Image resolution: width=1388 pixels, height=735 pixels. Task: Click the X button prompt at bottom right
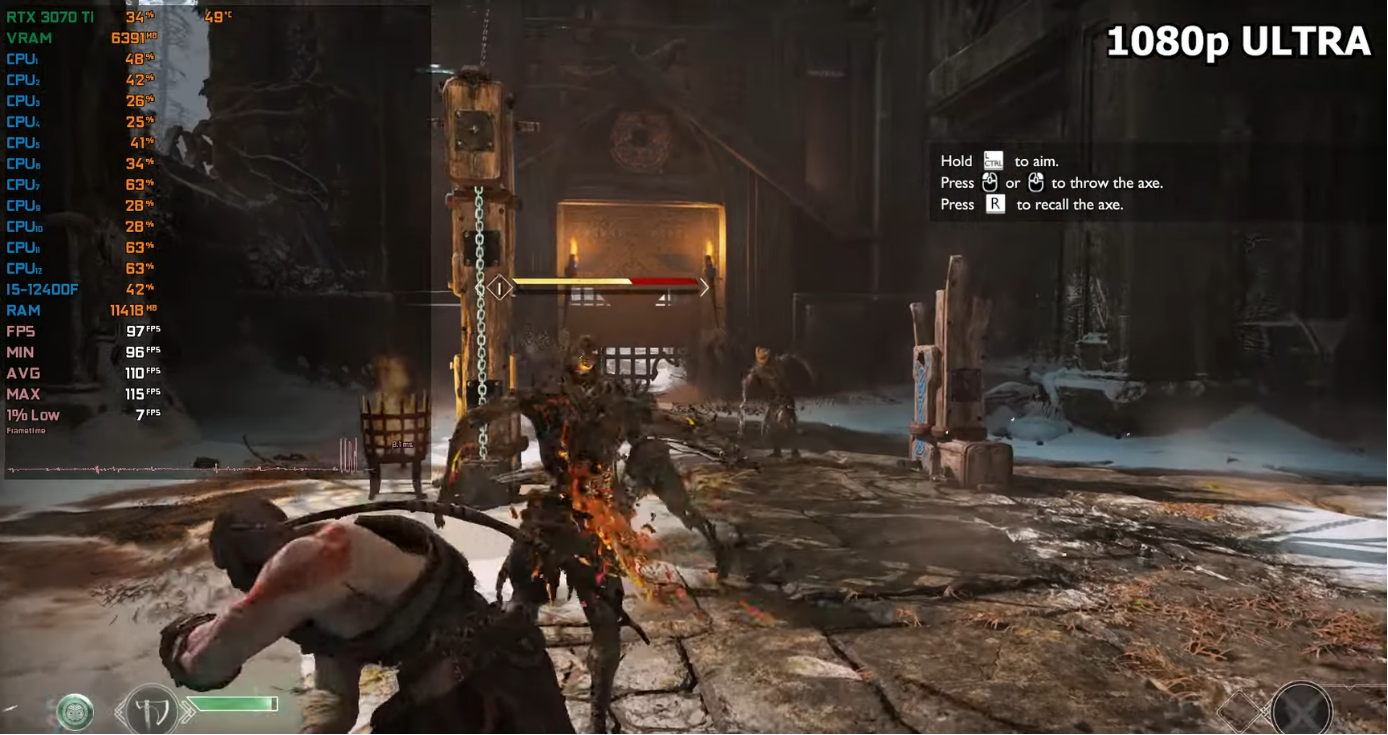click(1302, 707)
